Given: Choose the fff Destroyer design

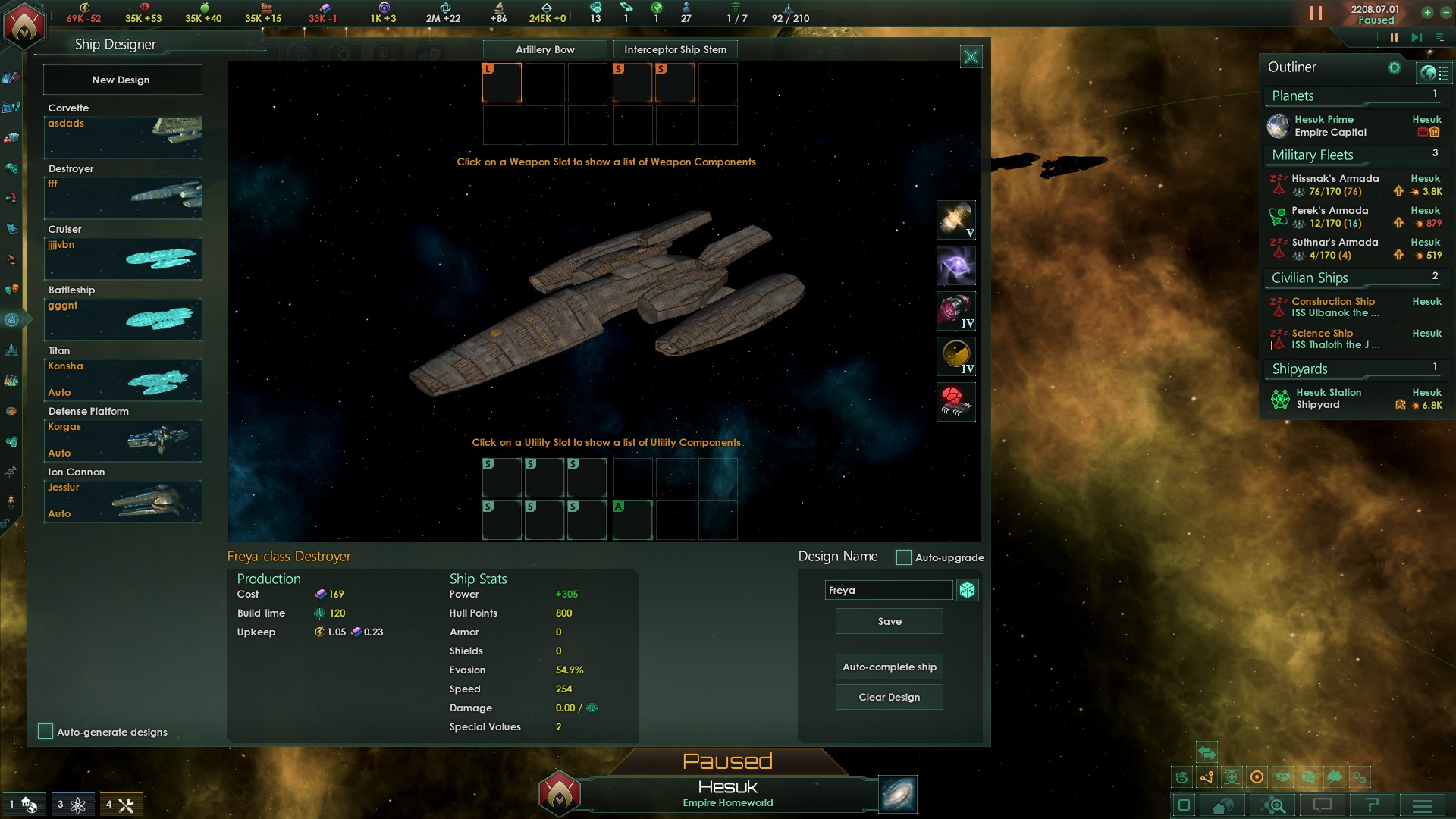Looking at the screenshot, I should coord(123,197).
